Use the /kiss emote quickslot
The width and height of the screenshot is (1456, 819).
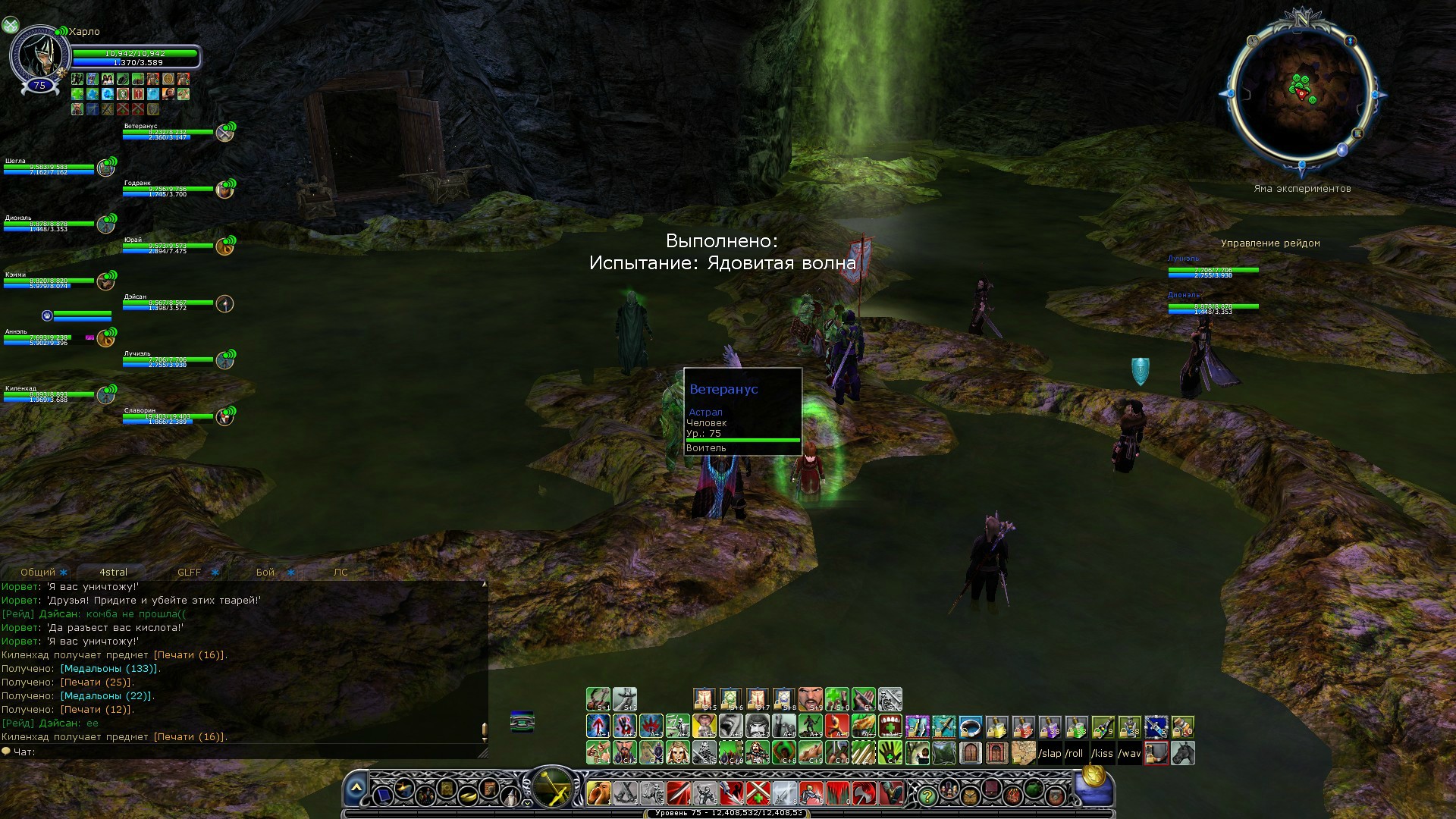tap(1102, 754)
